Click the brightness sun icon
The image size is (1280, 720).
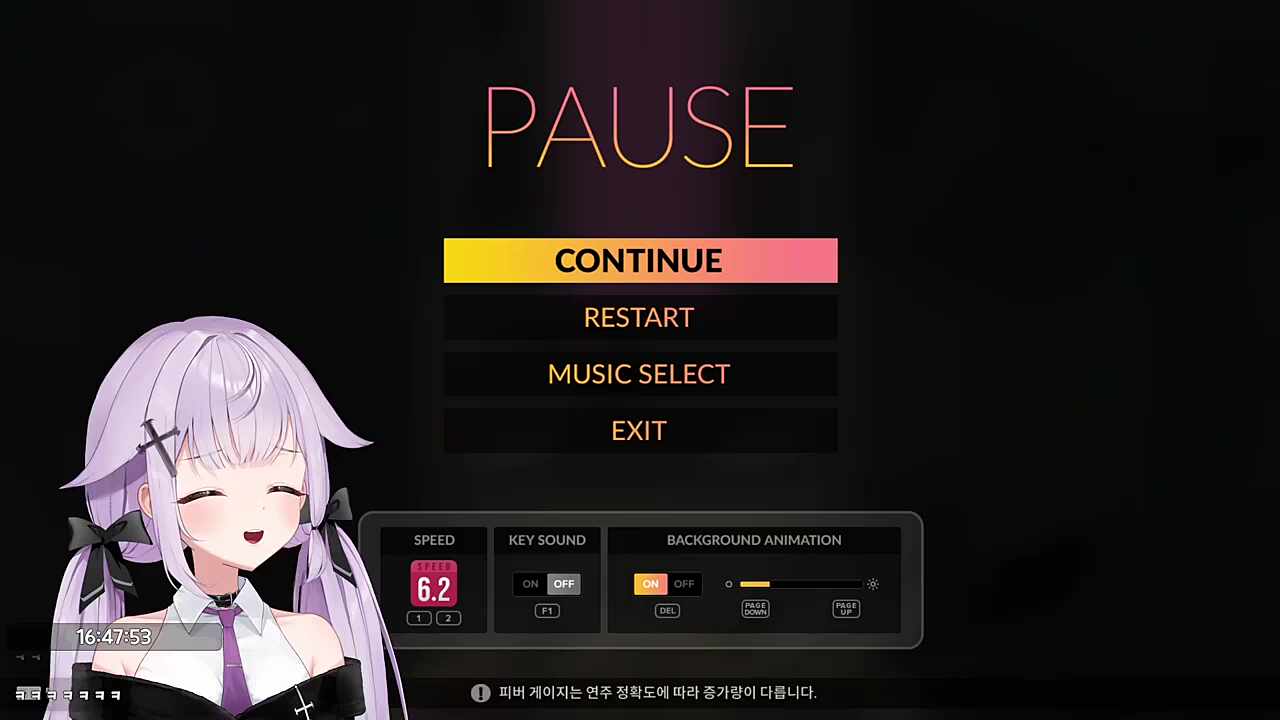(x=872, y=584)
